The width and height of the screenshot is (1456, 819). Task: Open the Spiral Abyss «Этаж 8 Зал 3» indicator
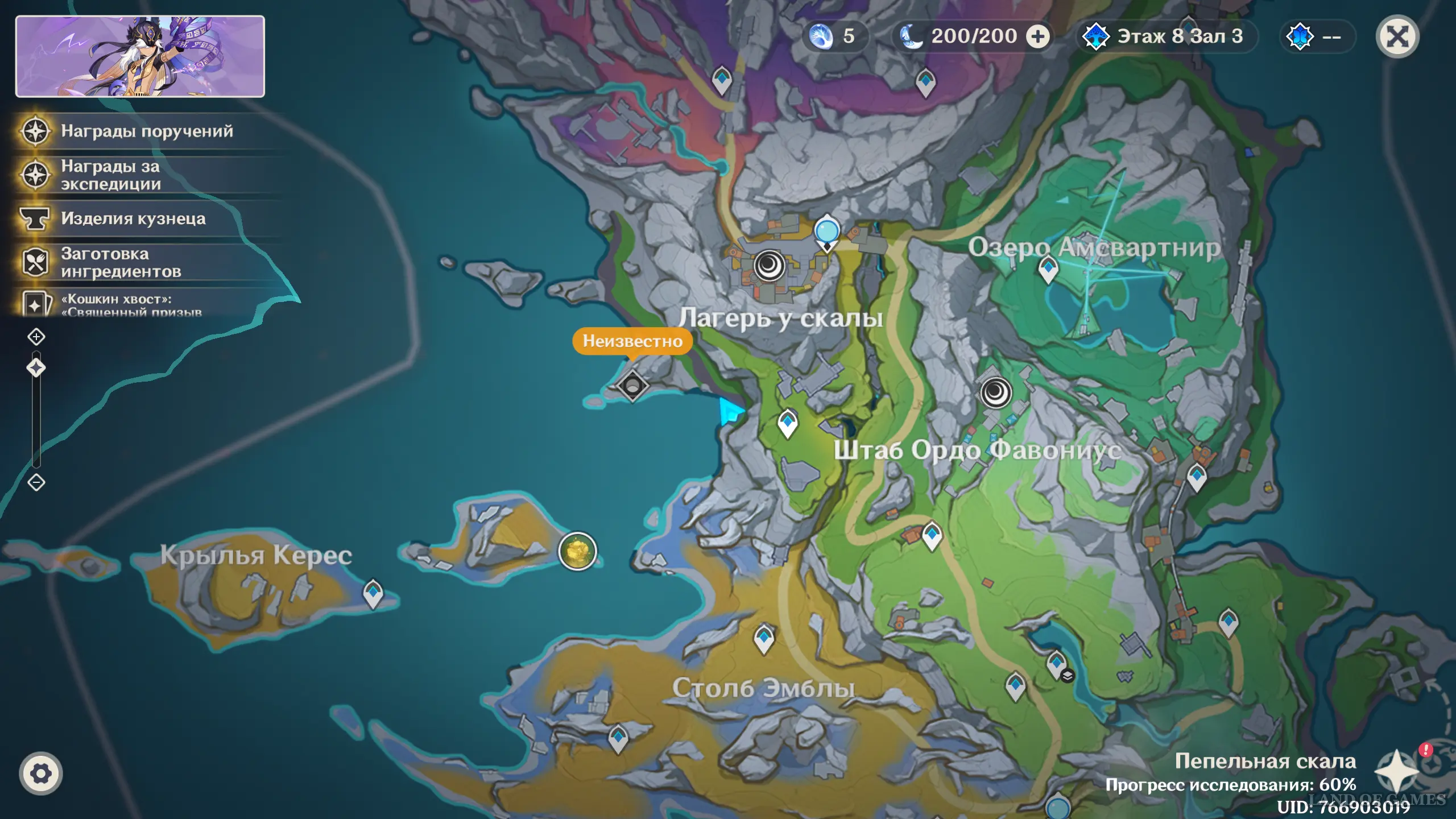tap(1167, 37)
